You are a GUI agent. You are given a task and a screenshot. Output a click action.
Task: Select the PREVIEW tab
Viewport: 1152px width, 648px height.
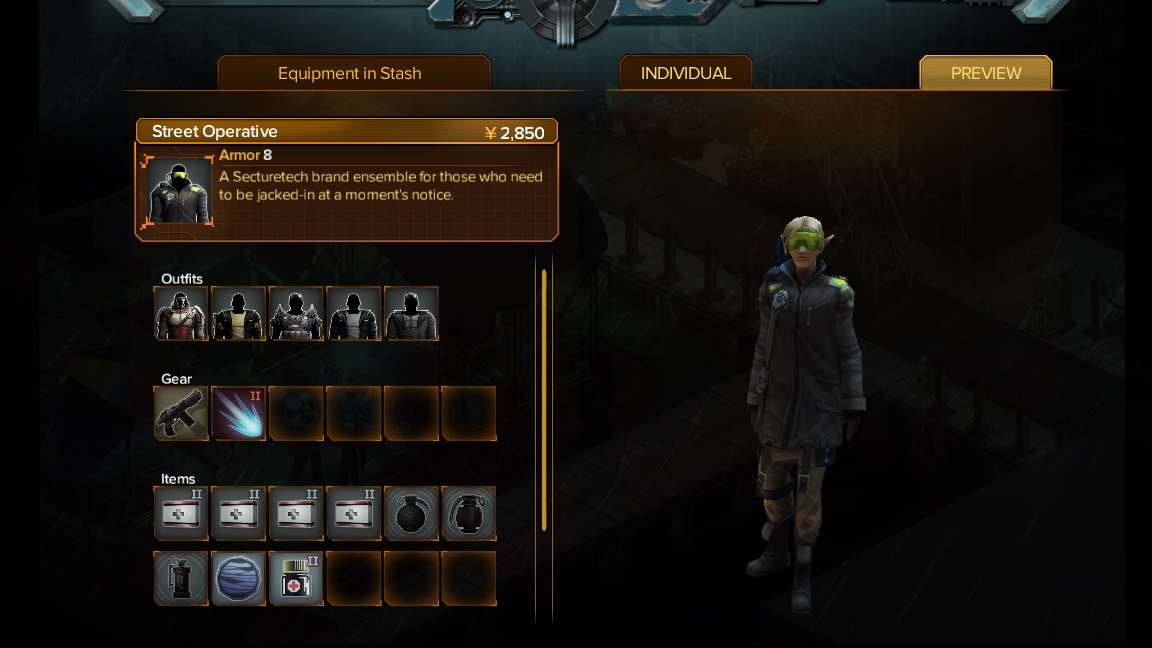(x=985, y=73)
